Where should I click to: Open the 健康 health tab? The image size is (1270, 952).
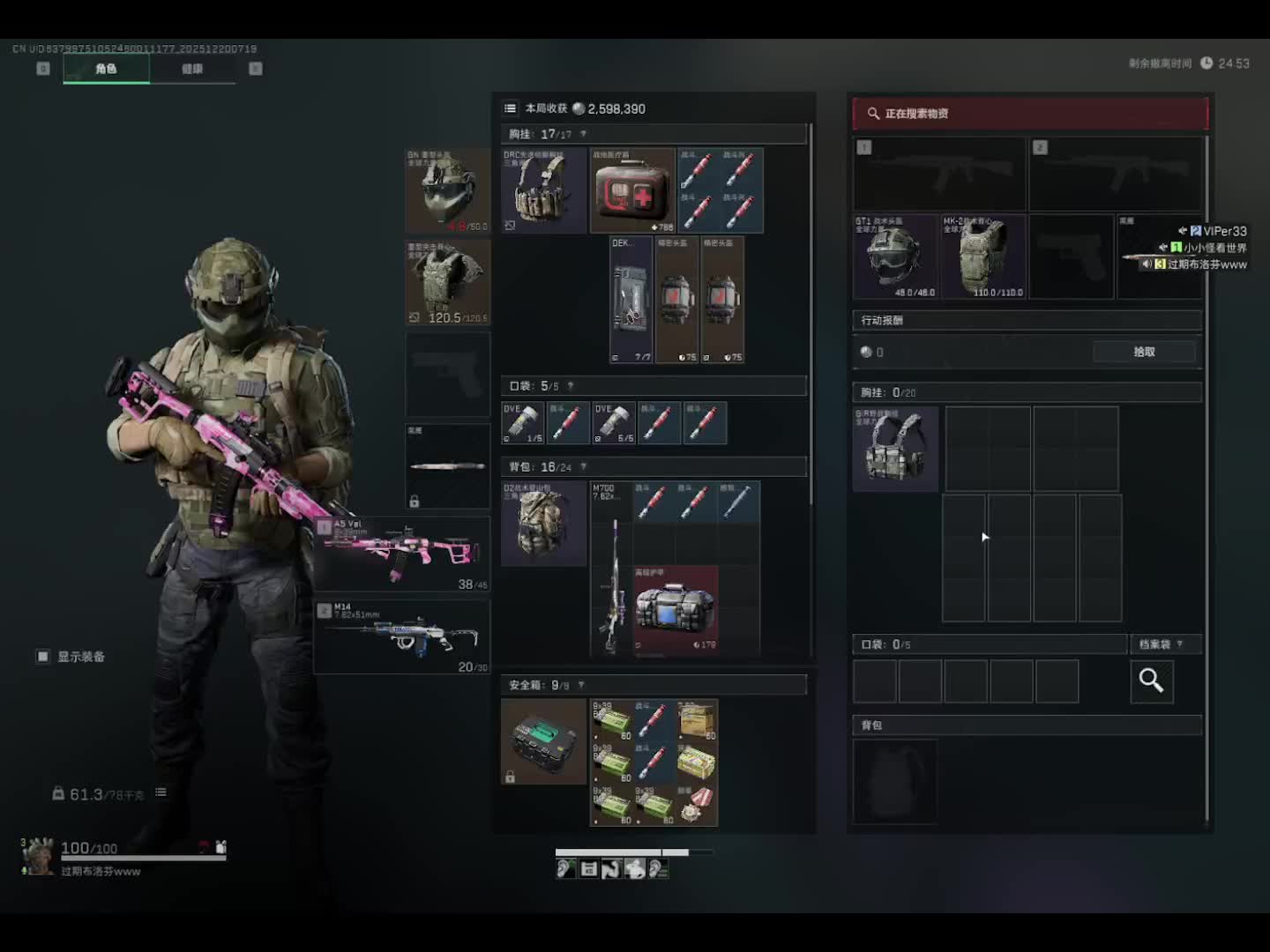click(x=192, y=69)
